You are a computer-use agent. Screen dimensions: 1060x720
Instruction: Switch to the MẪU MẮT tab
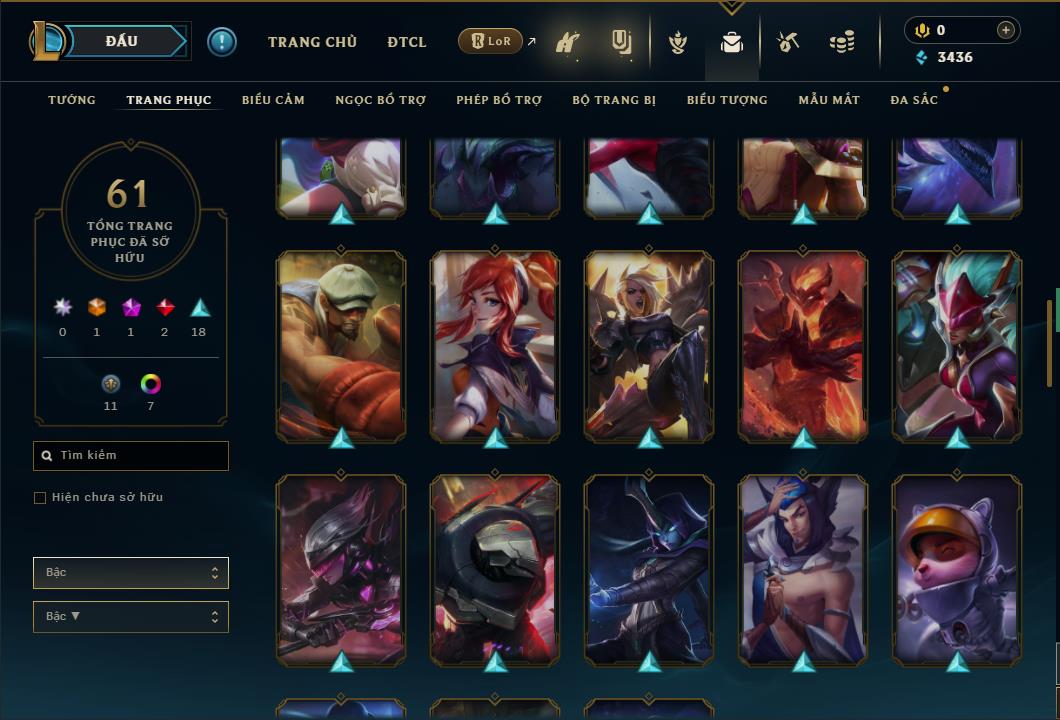point(829,100)
